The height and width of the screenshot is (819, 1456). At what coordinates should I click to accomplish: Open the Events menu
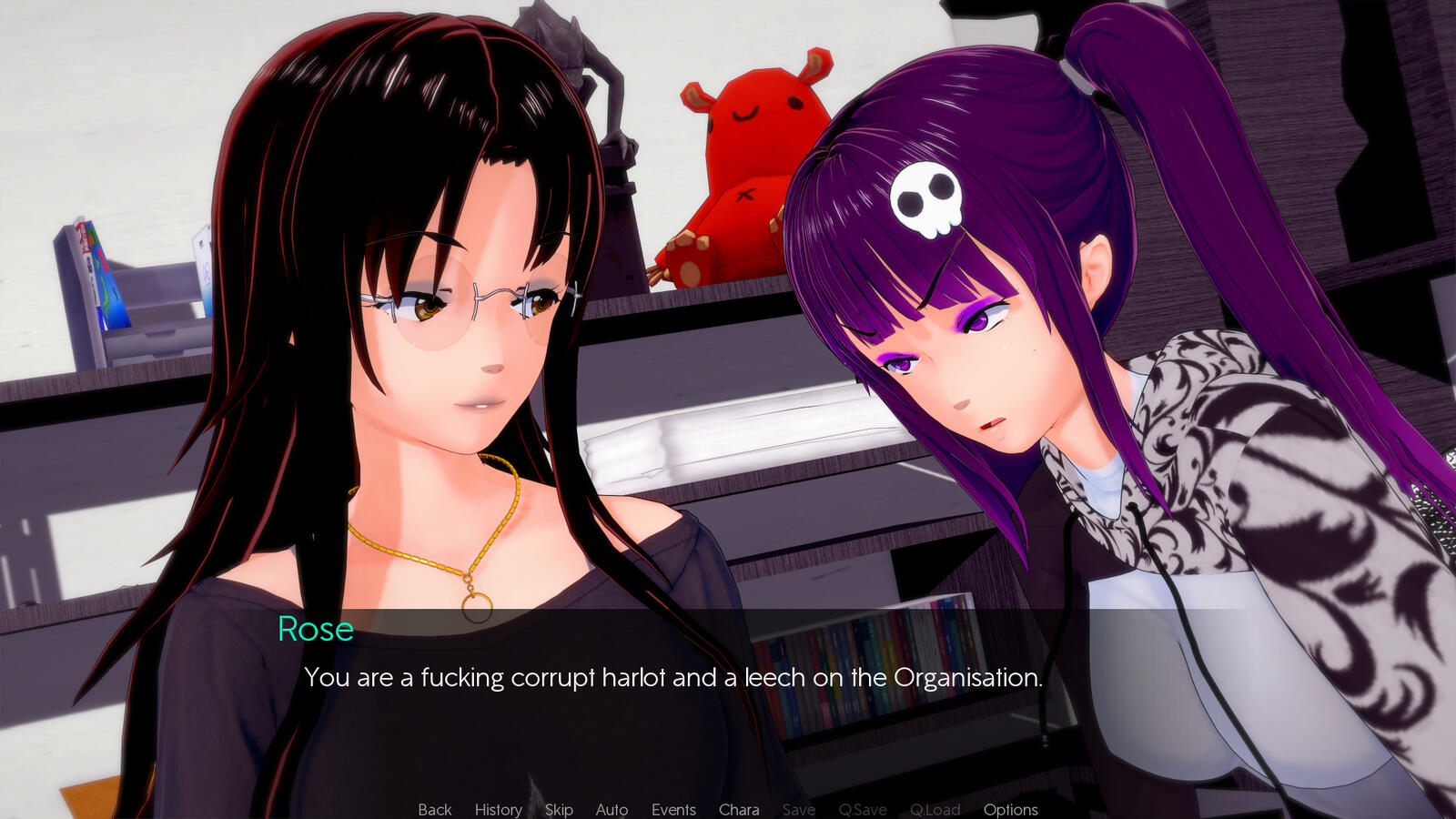click(x=673, y=809)
